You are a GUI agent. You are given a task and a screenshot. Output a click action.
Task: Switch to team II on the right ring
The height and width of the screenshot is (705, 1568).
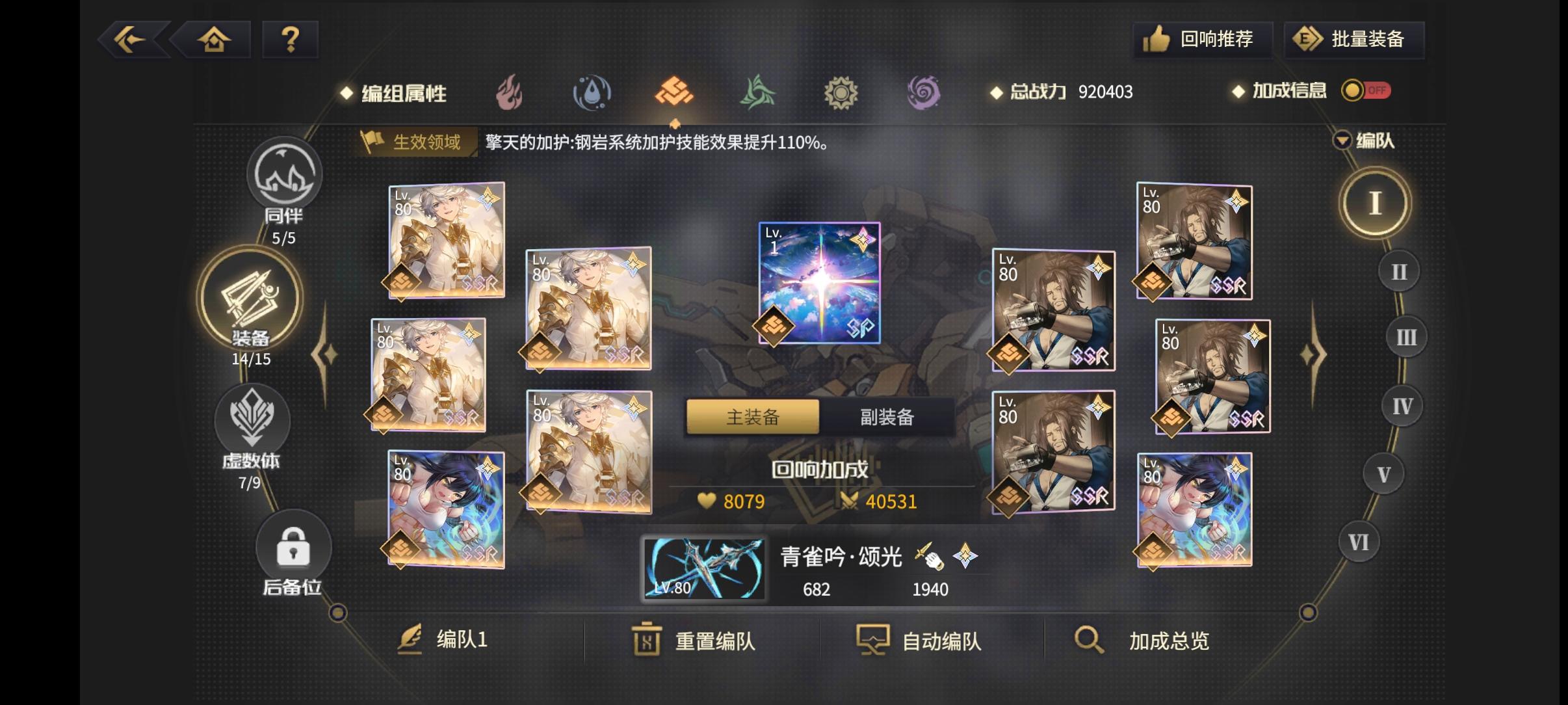coord(1400,271)
